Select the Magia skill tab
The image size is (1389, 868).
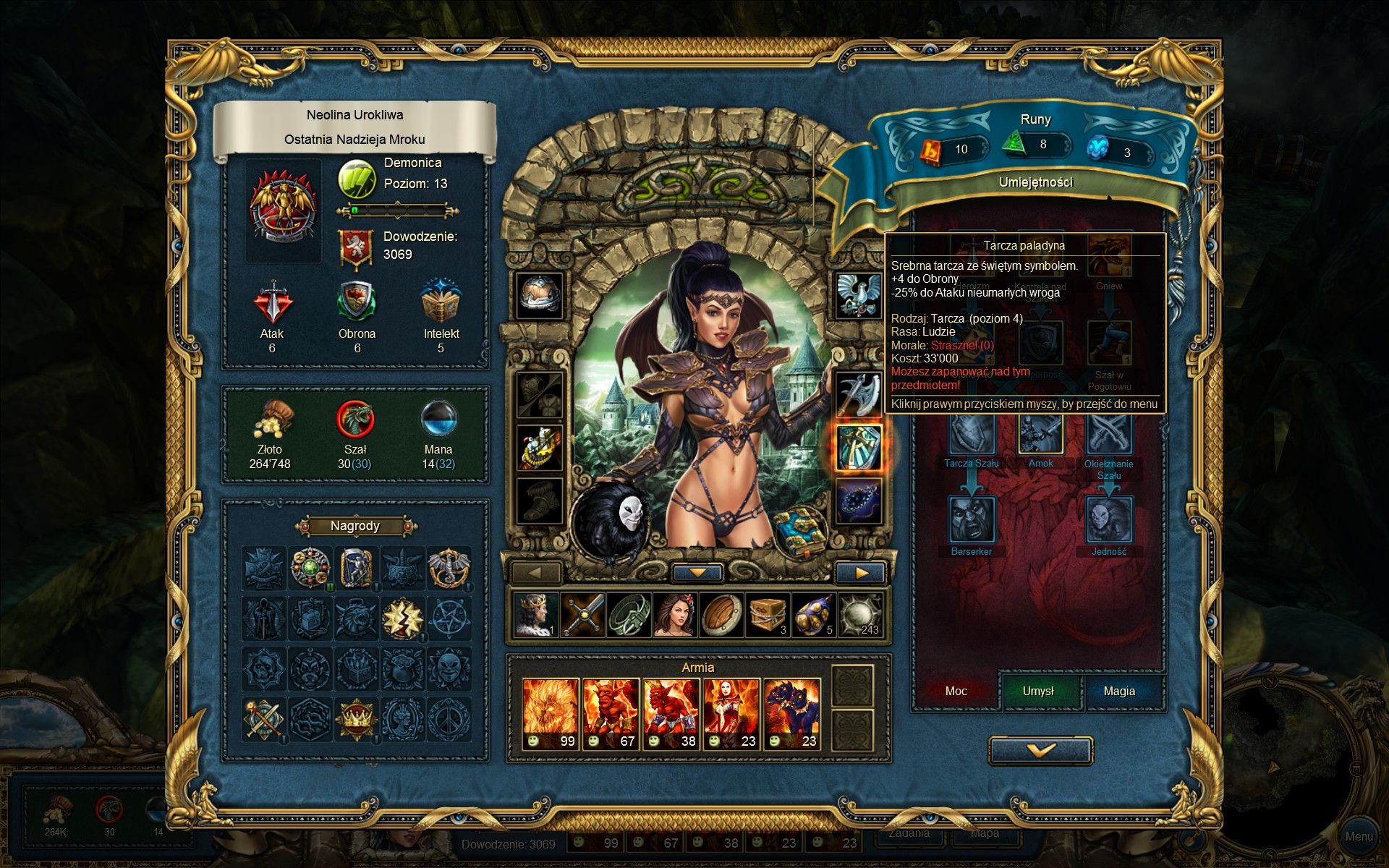pos(1118,692)
